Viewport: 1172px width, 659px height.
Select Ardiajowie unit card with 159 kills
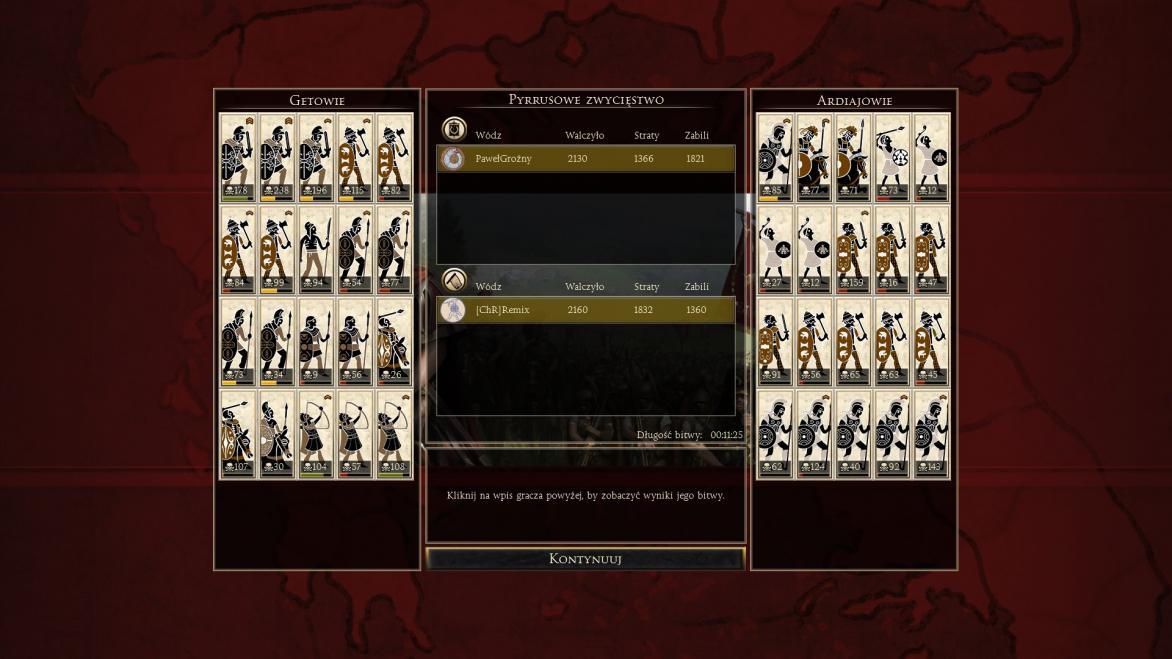click(x=853, y=250)
